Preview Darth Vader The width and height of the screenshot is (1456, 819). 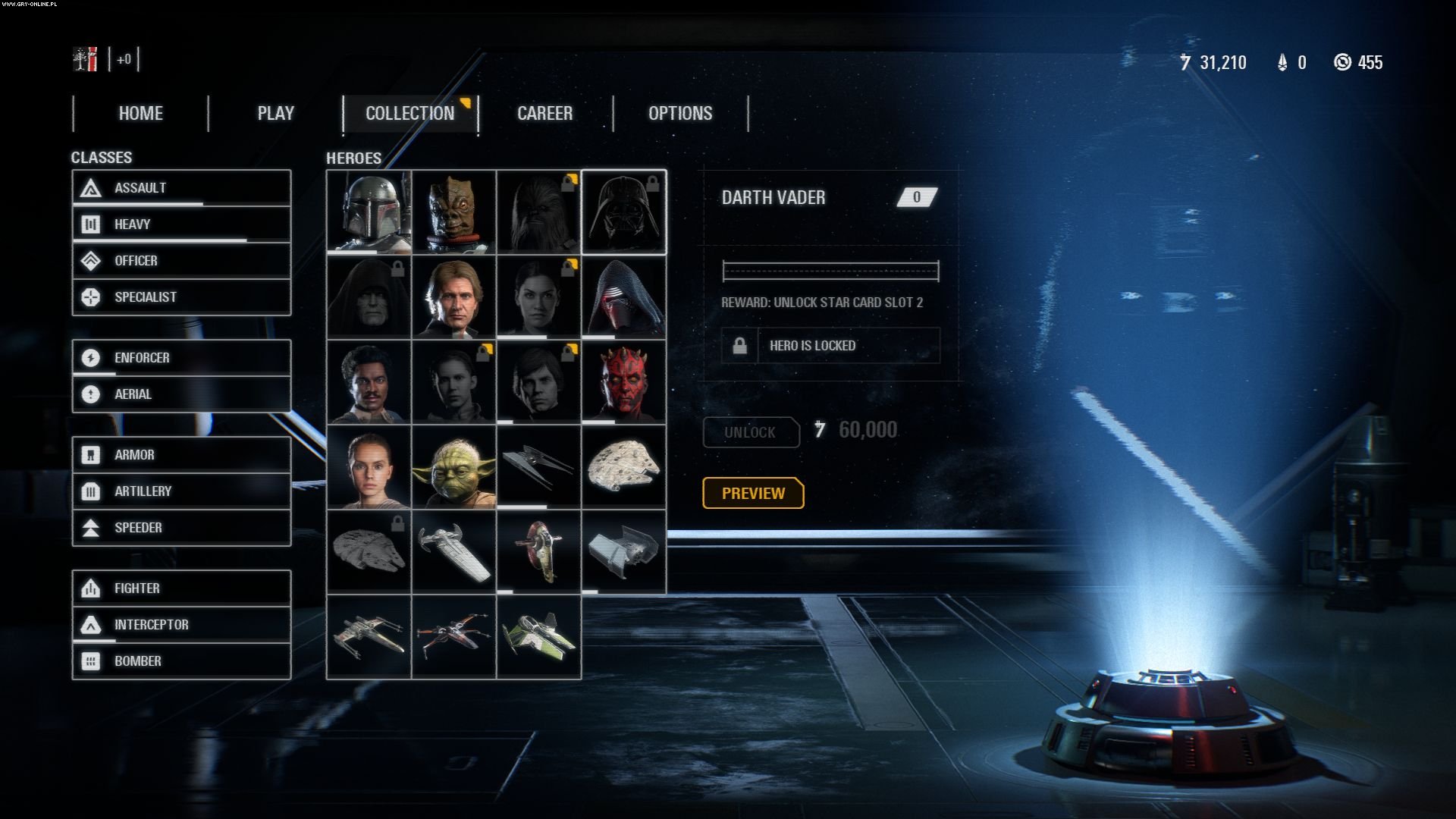pos(752,493)
